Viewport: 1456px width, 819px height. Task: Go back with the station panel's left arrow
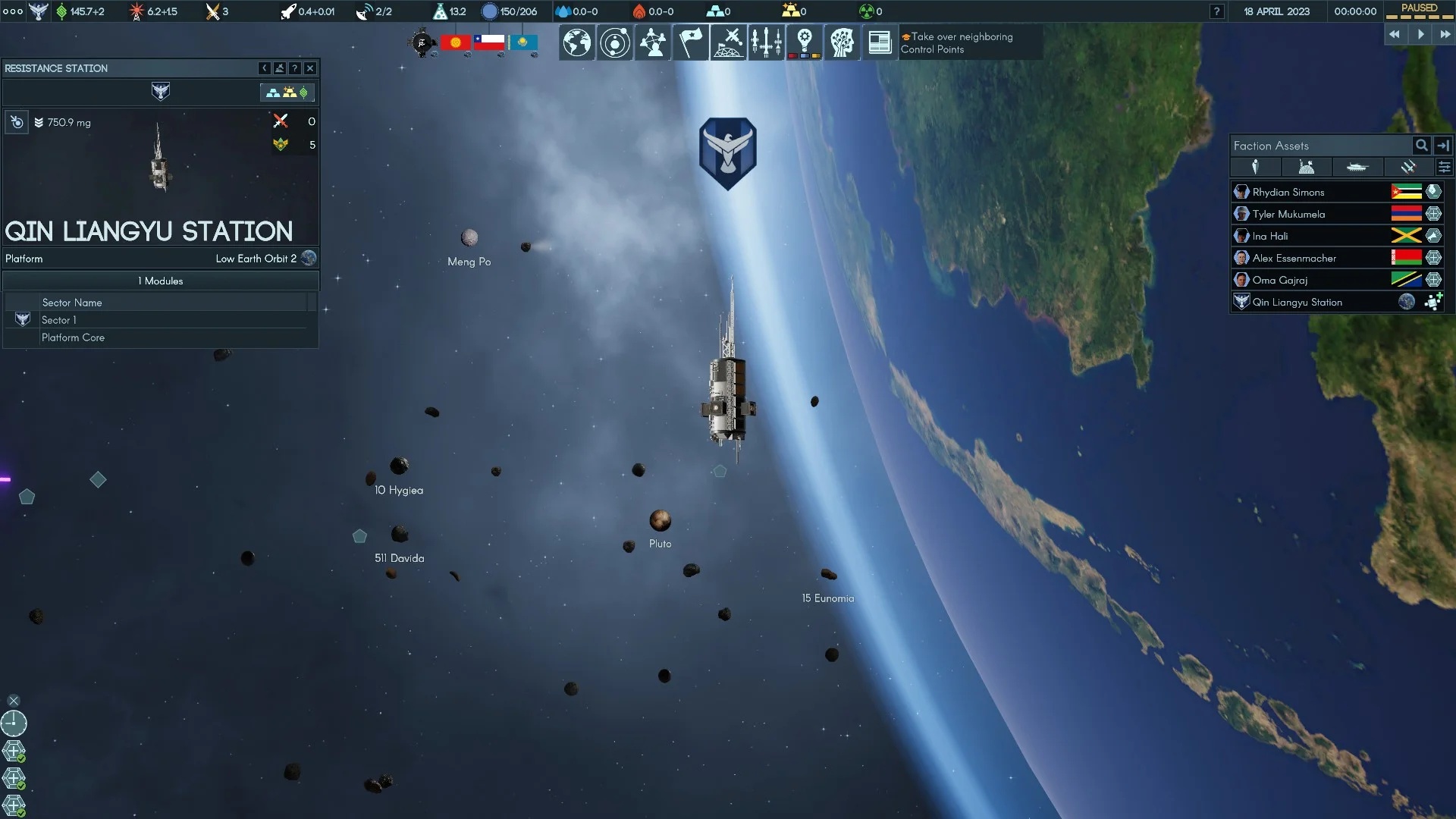[x=264, y=68]
